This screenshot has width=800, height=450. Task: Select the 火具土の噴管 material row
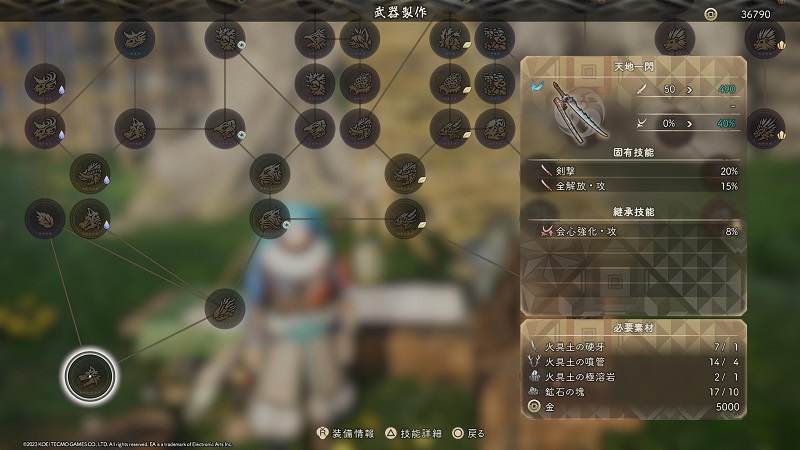coord(633,361)
